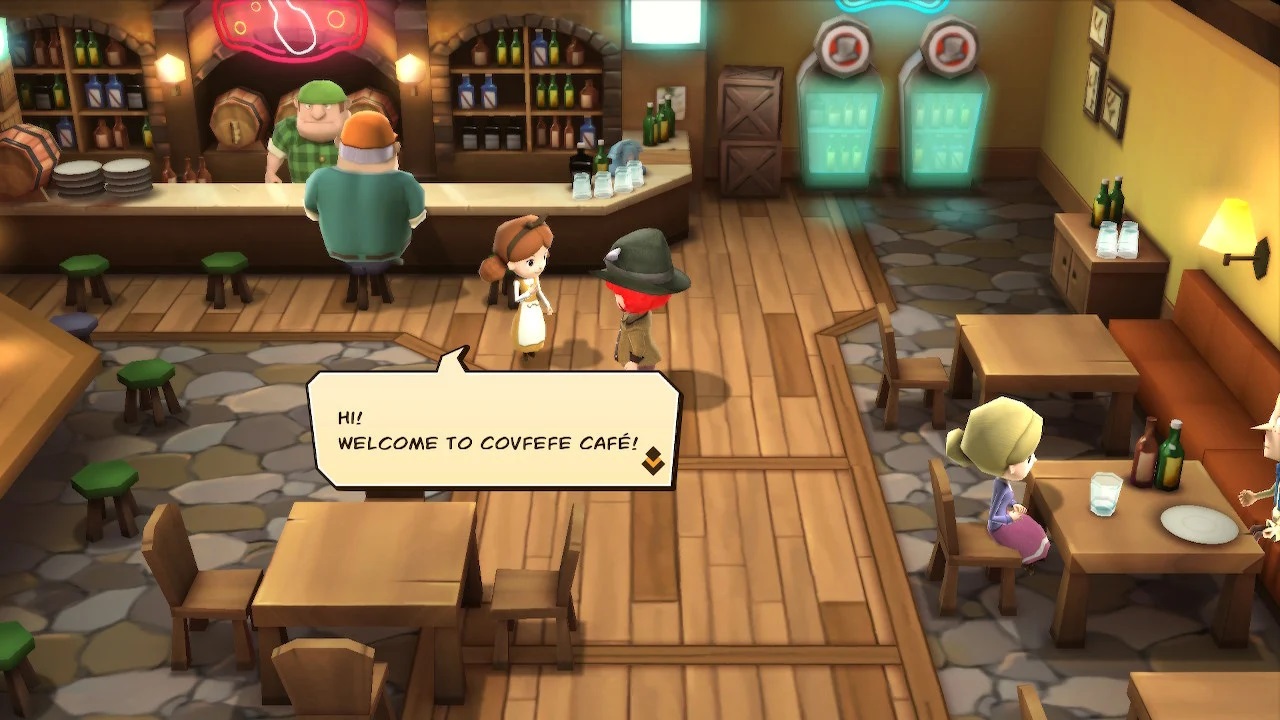Click the Covfefe Café welcome speech bubble
Screen dimensions: 1280x720
[x=494, y=430]
